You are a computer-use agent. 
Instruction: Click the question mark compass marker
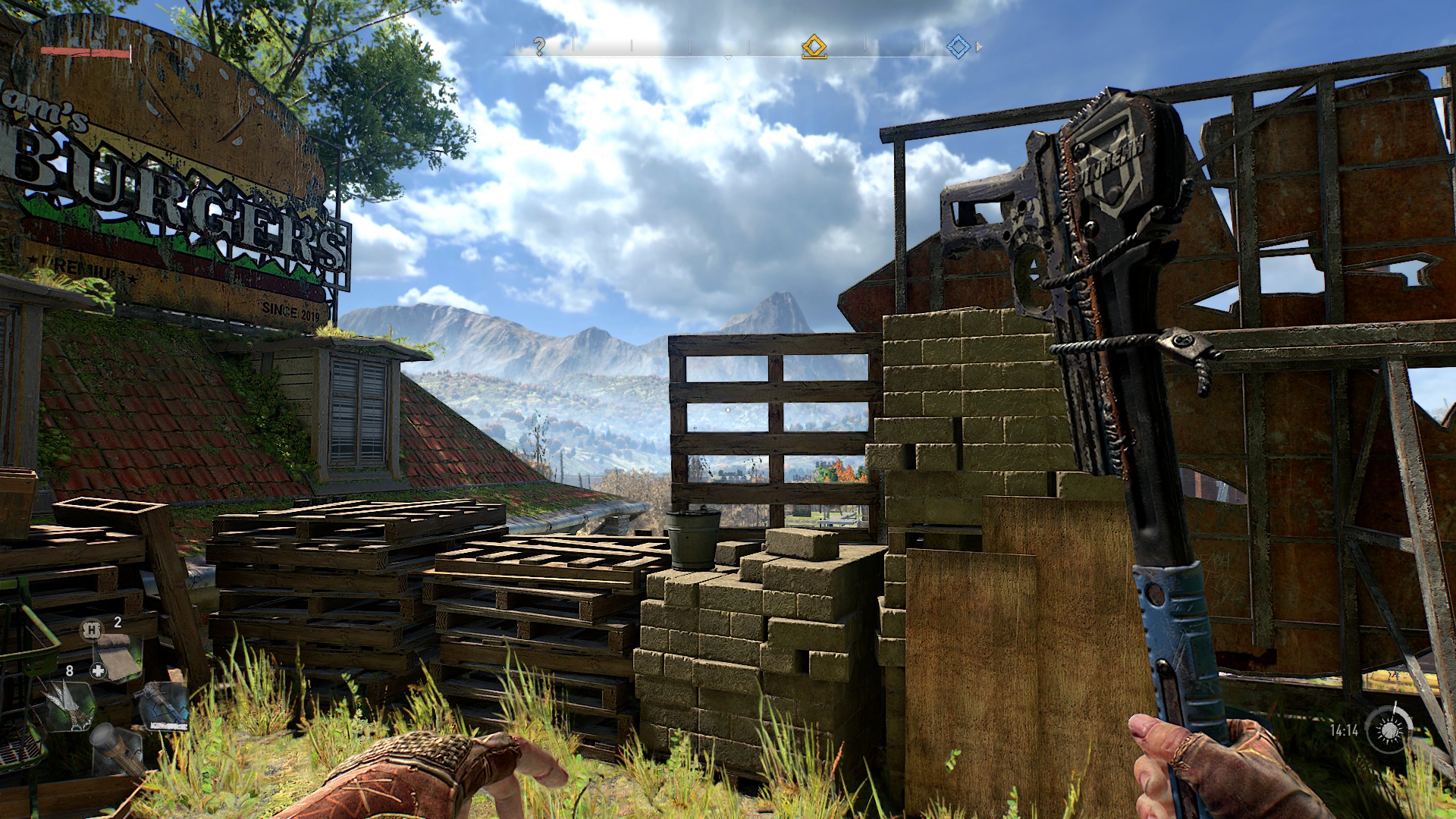[539, 47]
